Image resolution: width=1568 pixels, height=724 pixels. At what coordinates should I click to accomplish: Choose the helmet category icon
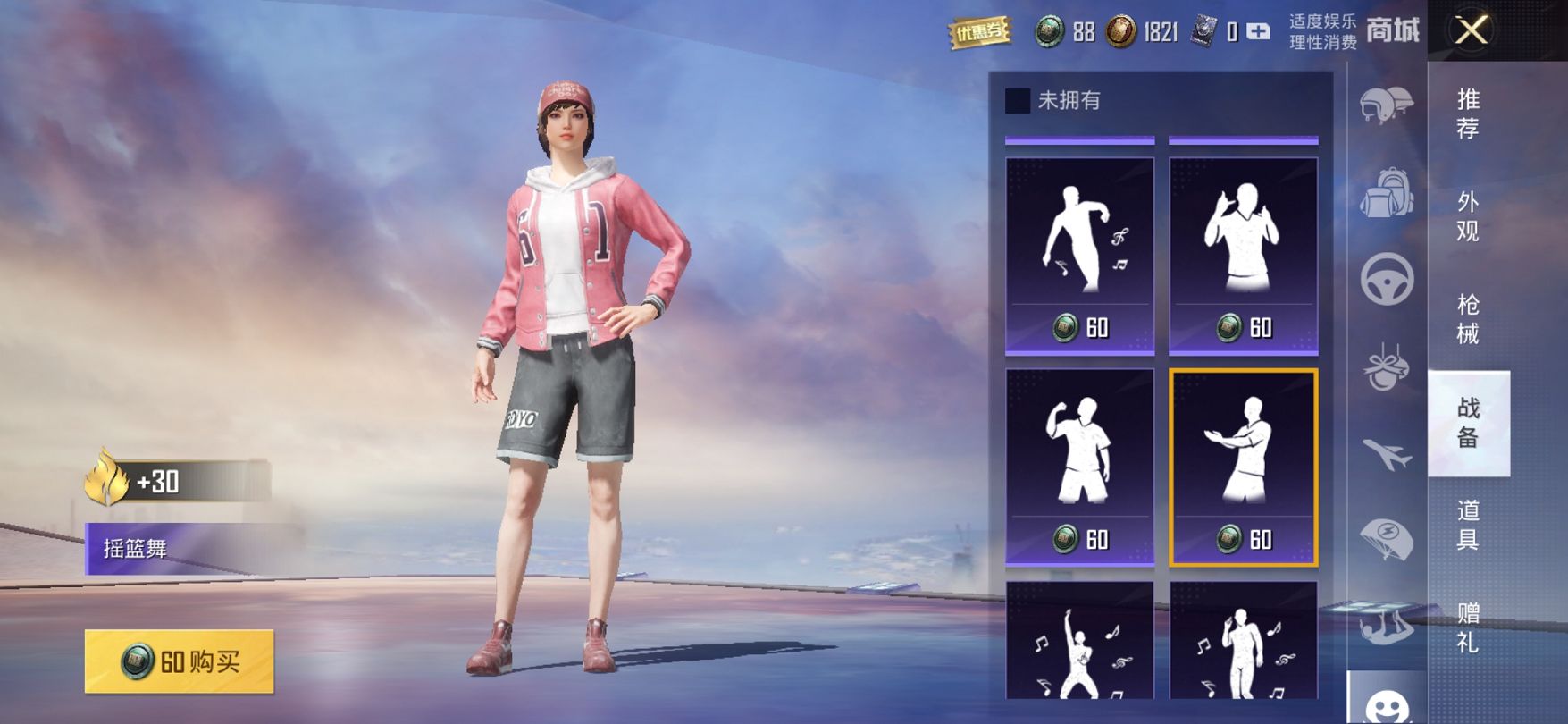click(1387, 105)
